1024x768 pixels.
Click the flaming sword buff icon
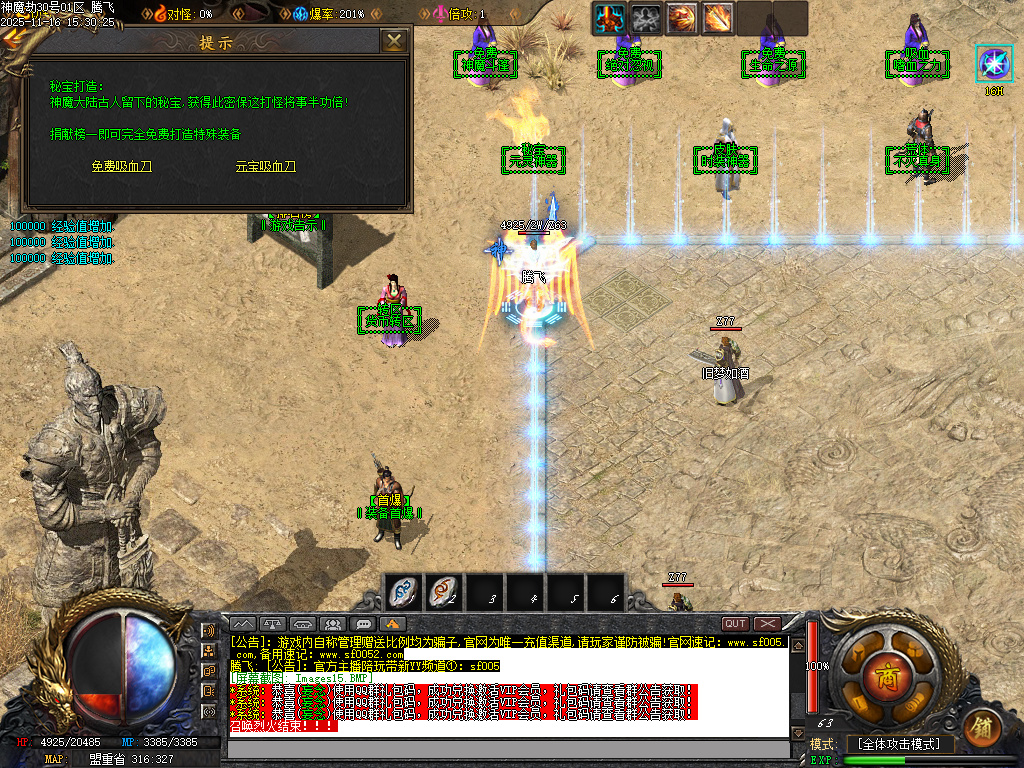point(718,17)
